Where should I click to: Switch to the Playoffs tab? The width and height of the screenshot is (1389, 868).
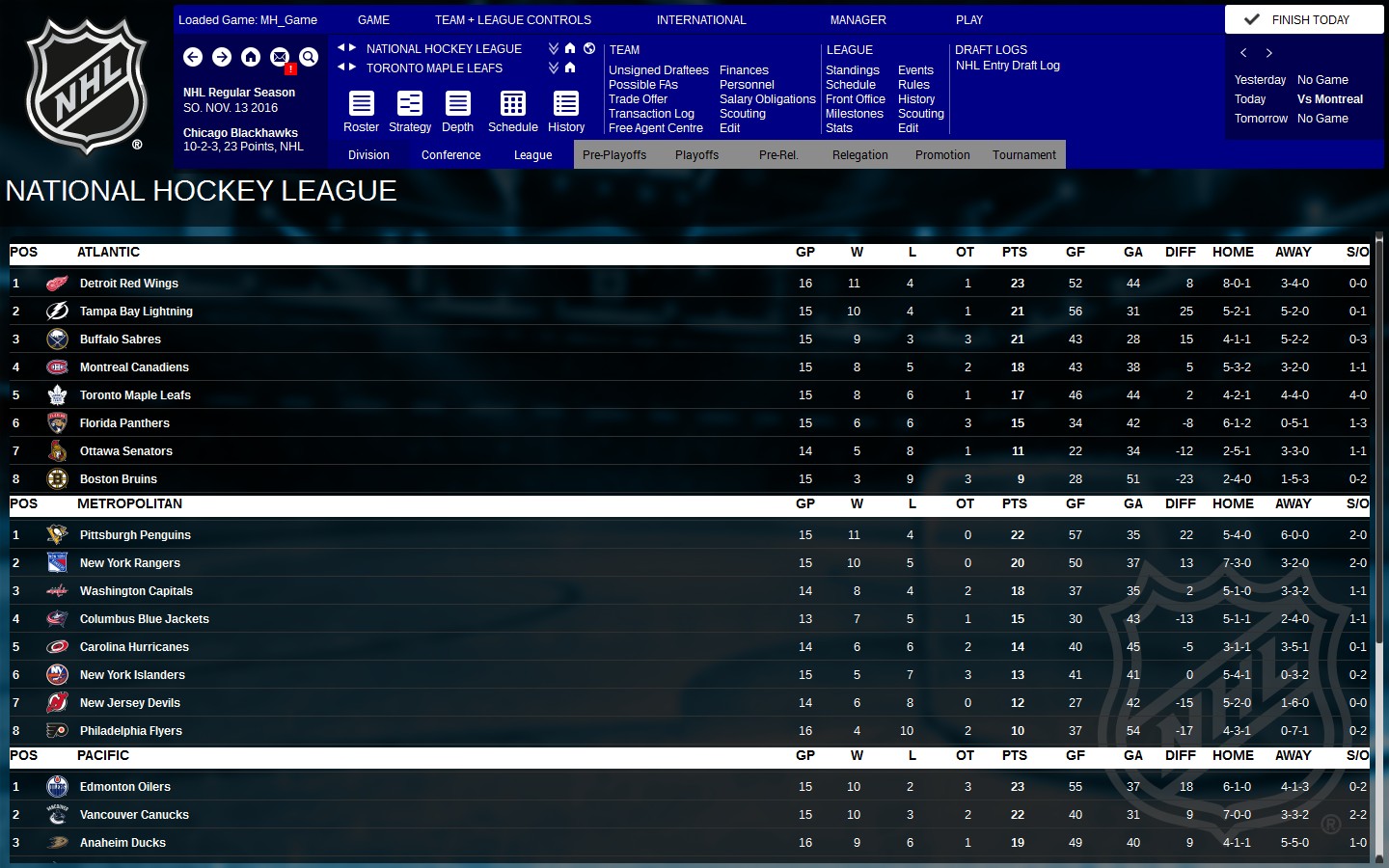pyautogui.click(x=696, y=154)
